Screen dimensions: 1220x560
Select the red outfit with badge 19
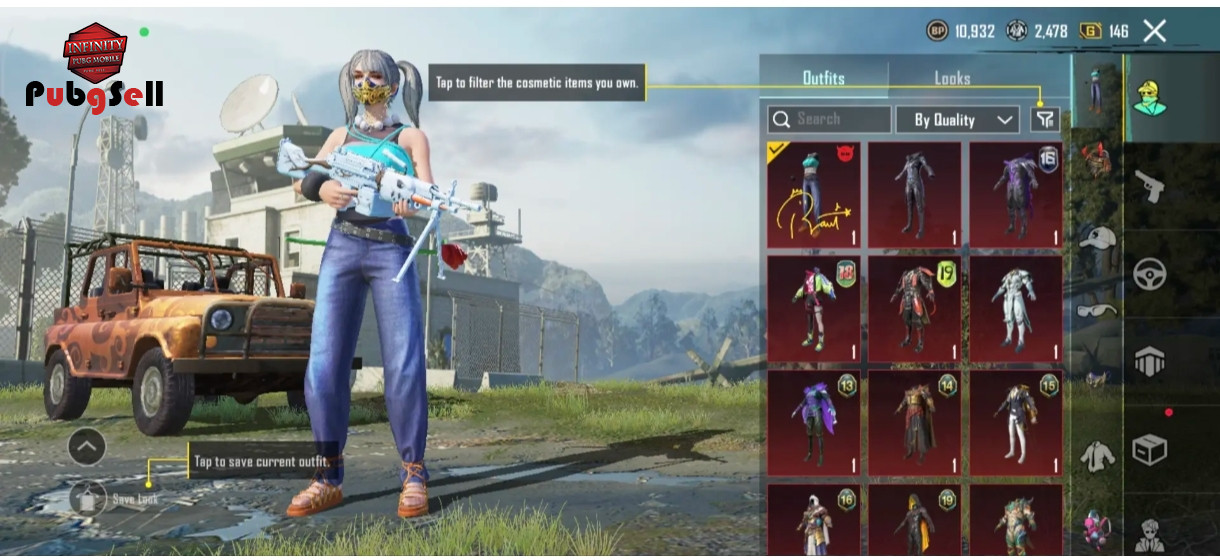[914, 308]
